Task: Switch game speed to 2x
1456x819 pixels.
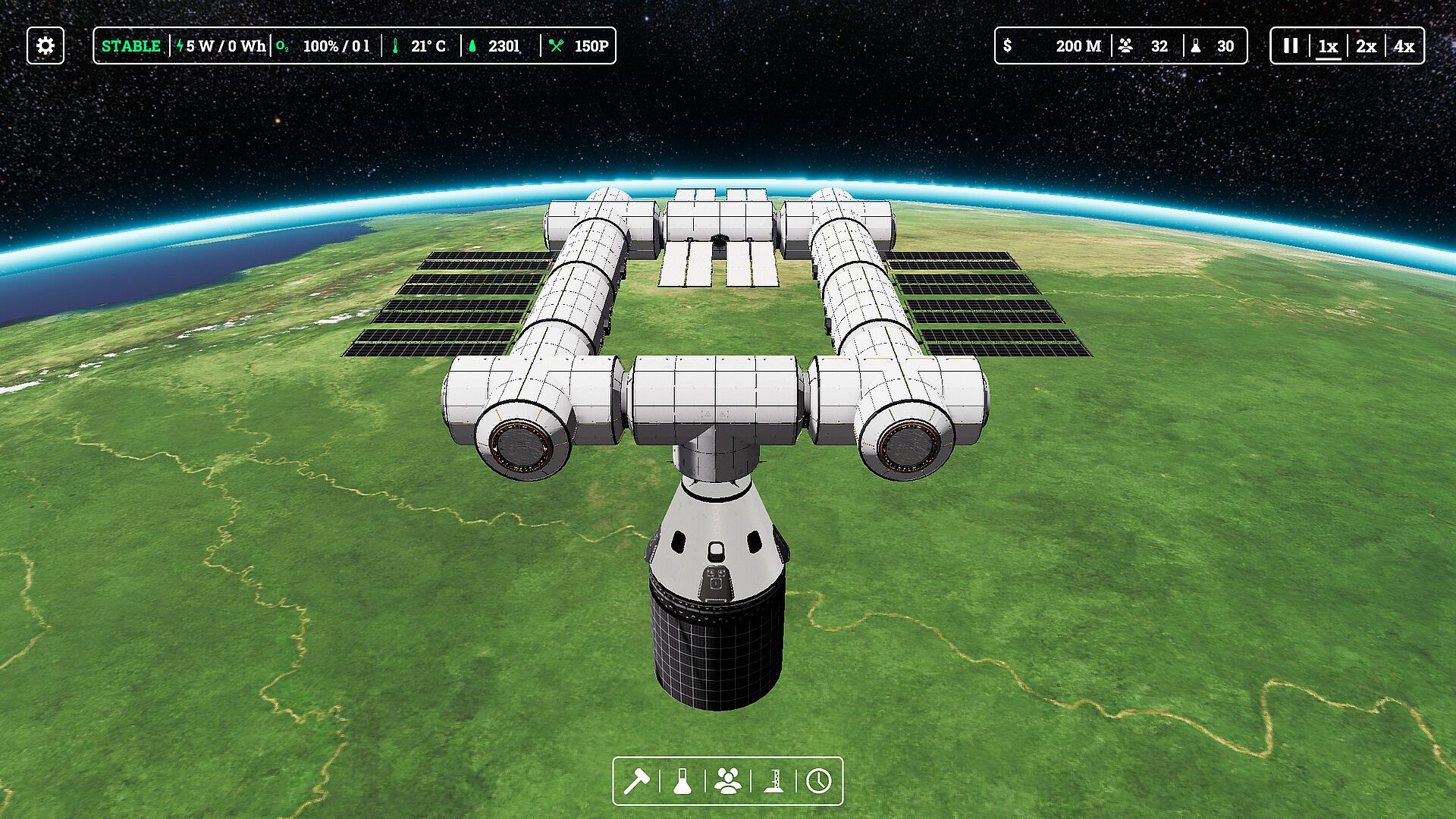Action: (1366, 46)
